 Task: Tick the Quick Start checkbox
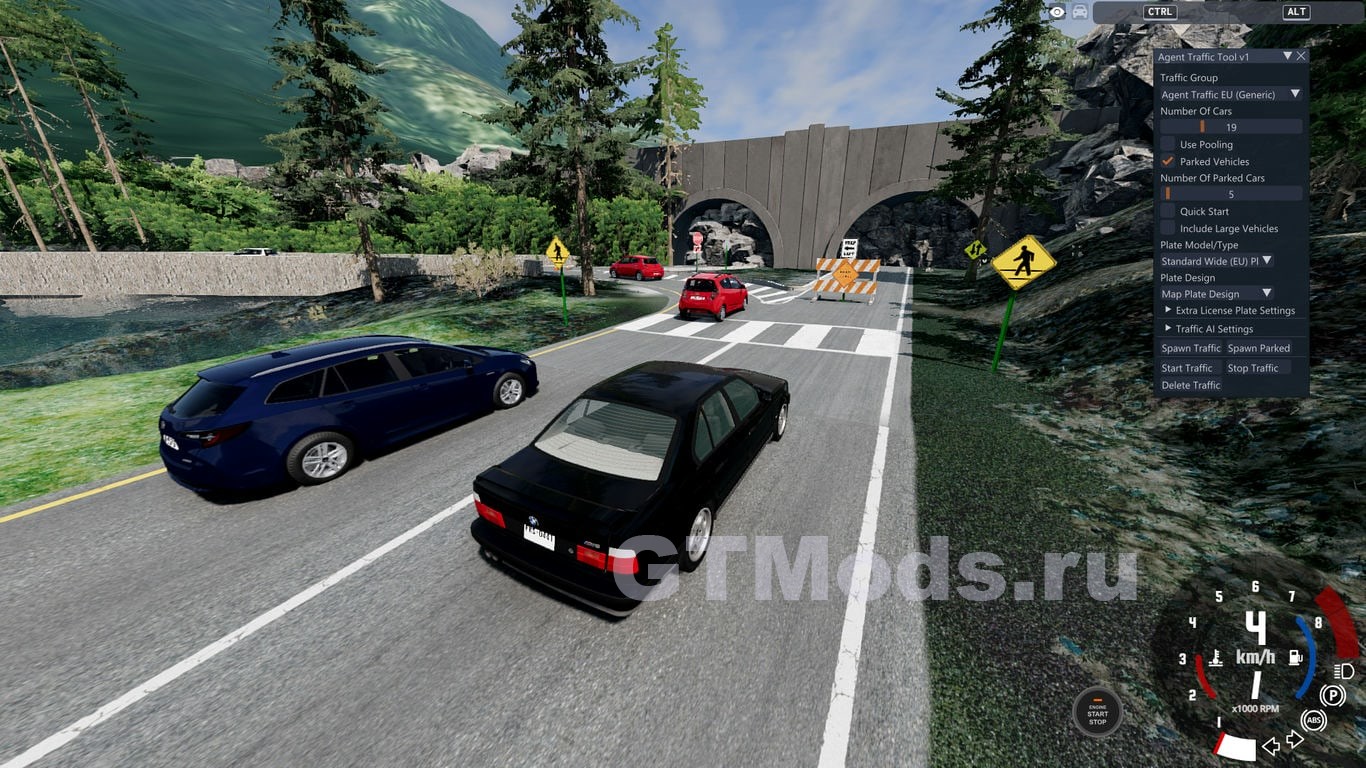[1168, 212]
